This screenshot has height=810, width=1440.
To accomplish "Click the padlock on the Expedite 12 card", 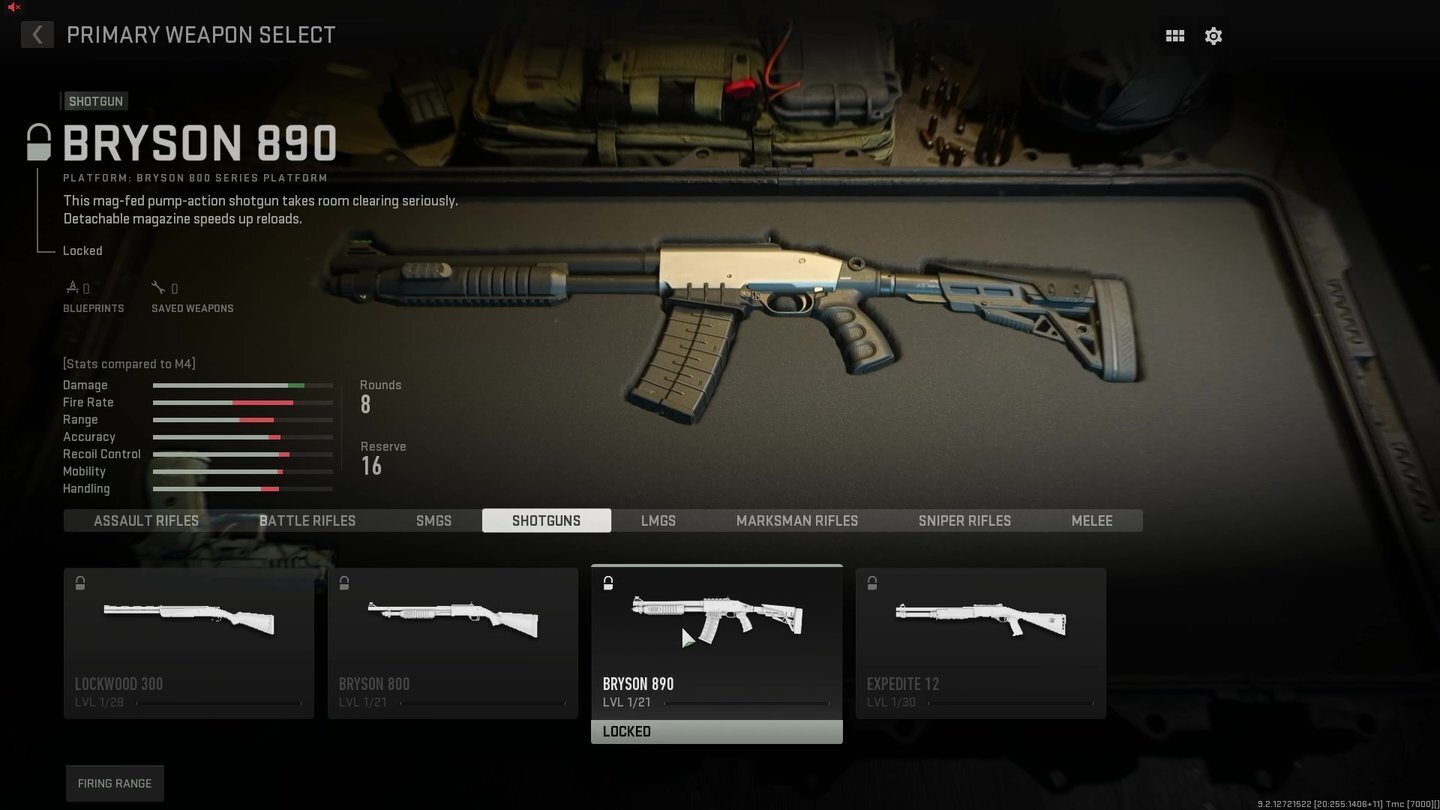I will 872,583.
